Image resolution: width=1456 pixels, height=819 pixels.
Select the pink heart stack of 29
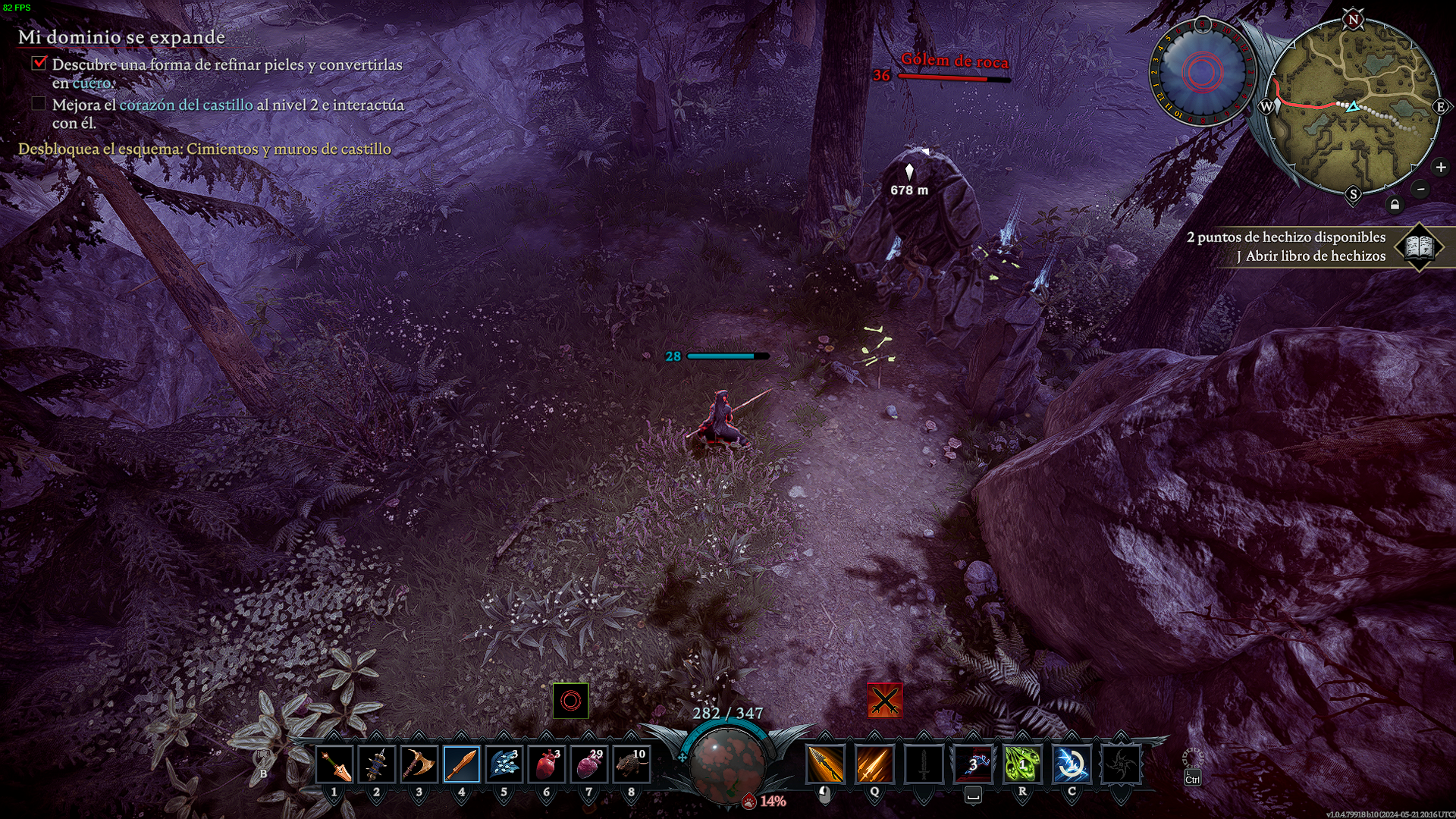click(589, 764)
